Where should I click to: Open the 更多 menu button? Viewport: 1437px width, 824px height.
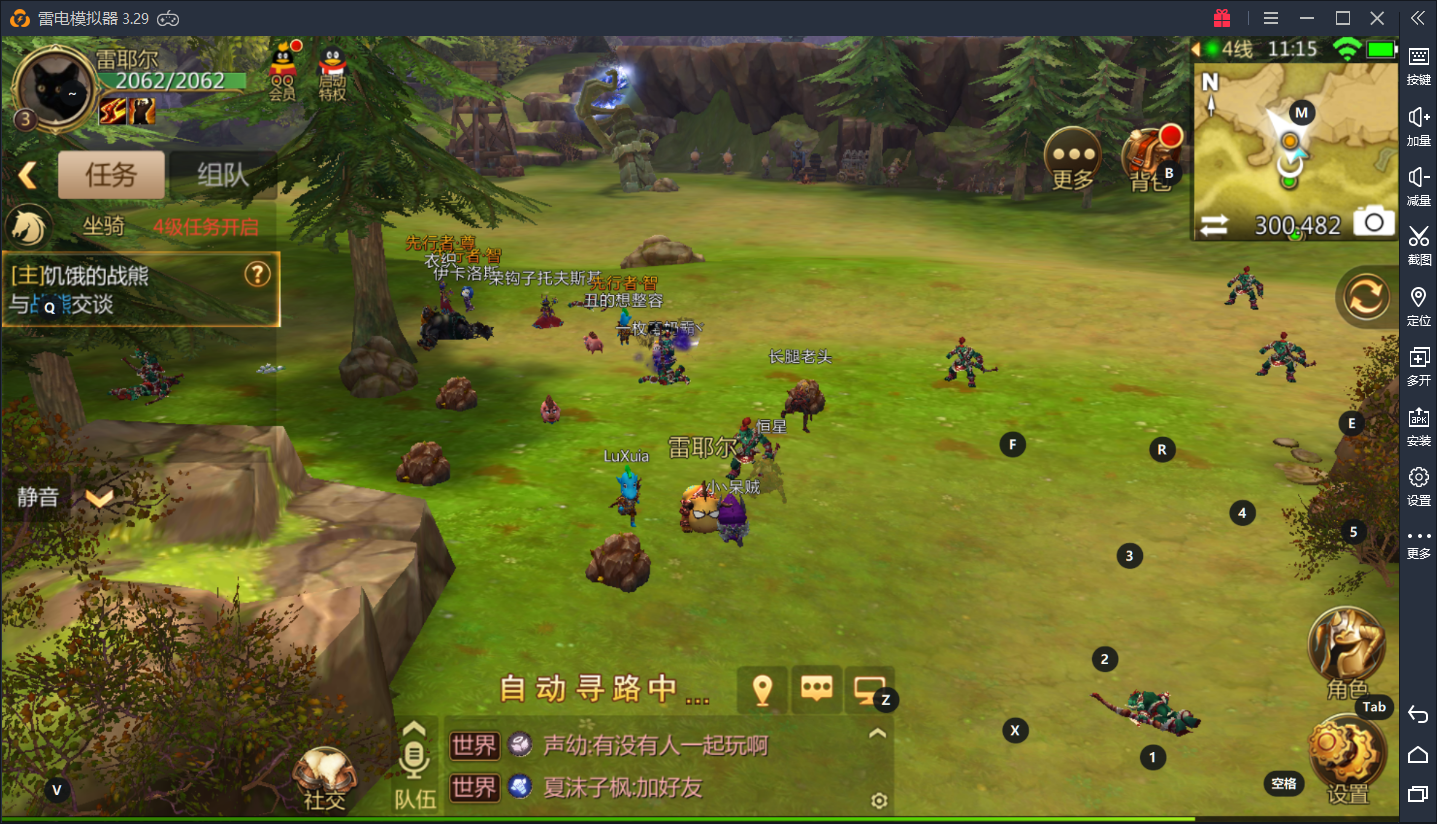(1073, 159)
